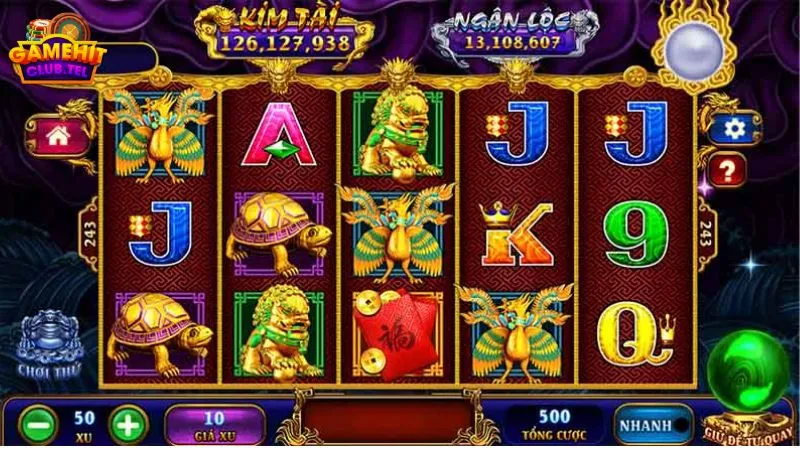Go to the home screen with house button
This screenshot has width=800, height=450.
pos(58,135)
